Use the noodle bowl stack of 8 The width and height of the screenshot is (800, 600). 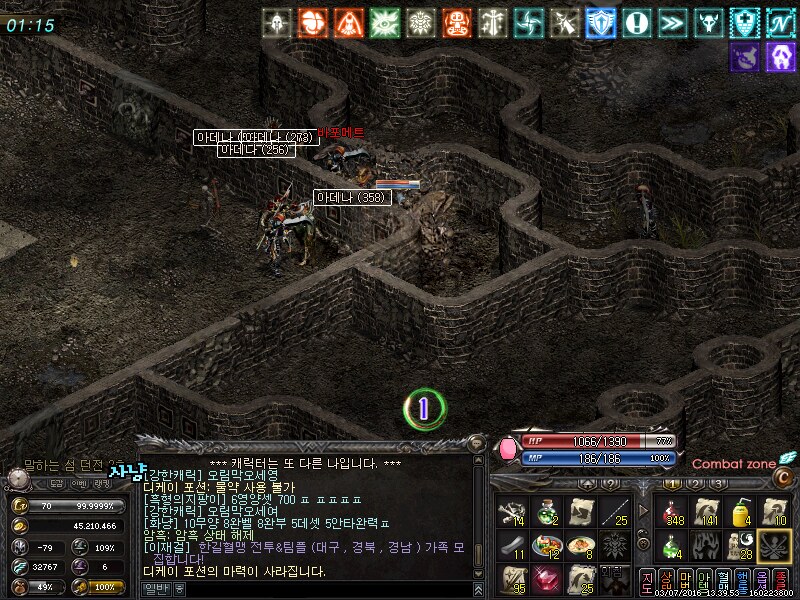point(581,545)
